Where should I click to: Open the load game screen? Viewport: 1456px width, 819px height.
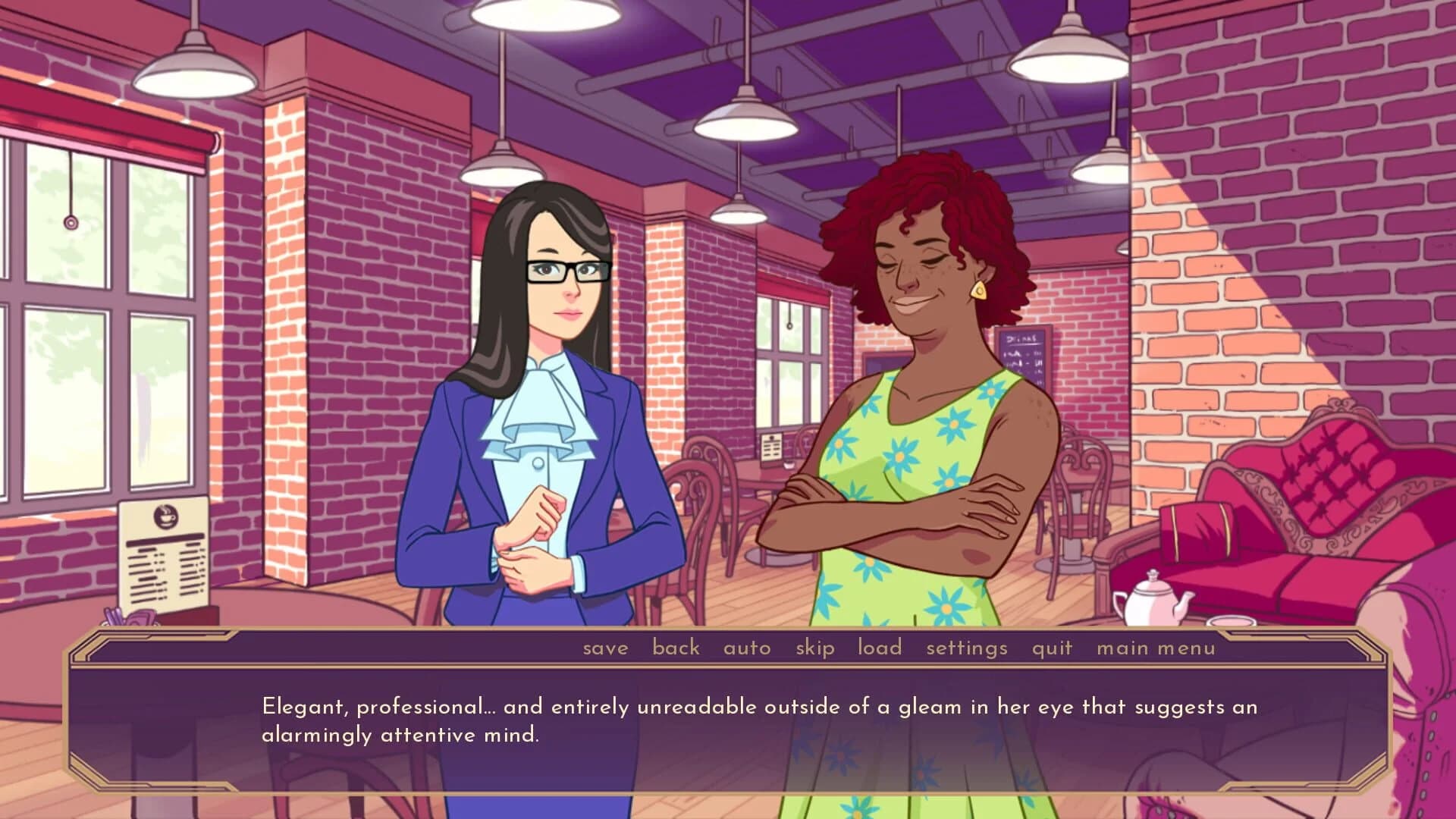(879, 648)
